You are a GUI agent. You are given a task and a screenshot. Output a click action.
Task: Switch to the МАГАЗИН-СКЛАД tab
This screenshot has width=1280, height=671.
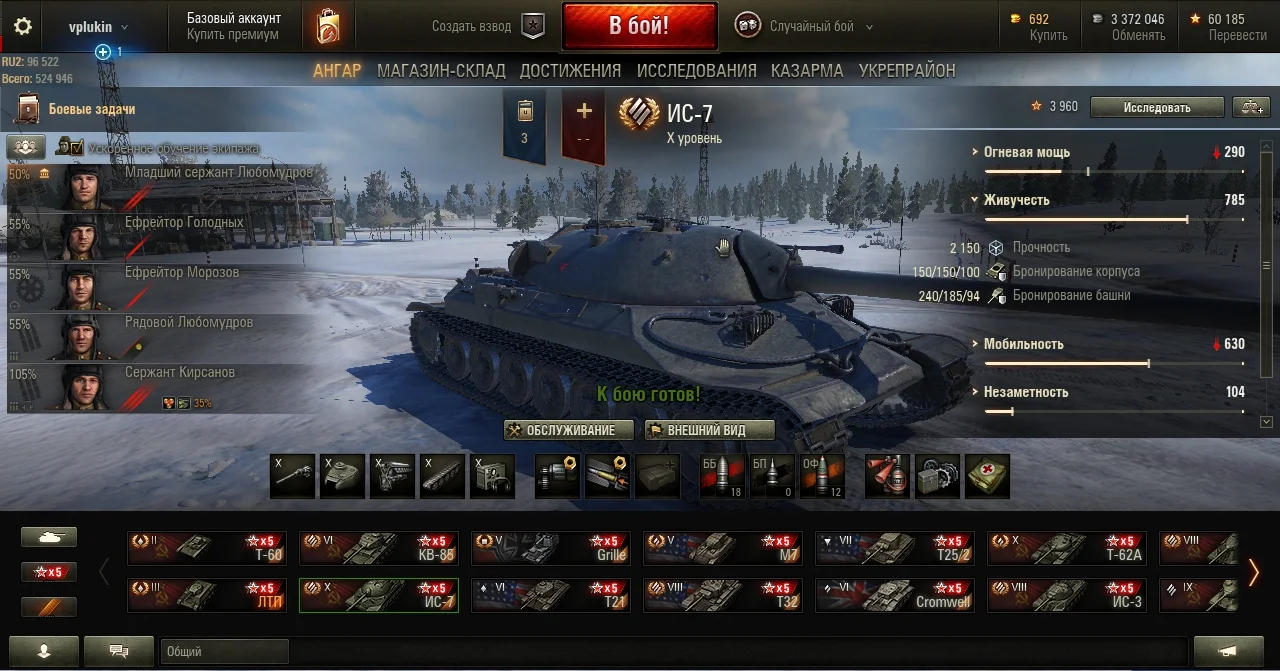441,71
